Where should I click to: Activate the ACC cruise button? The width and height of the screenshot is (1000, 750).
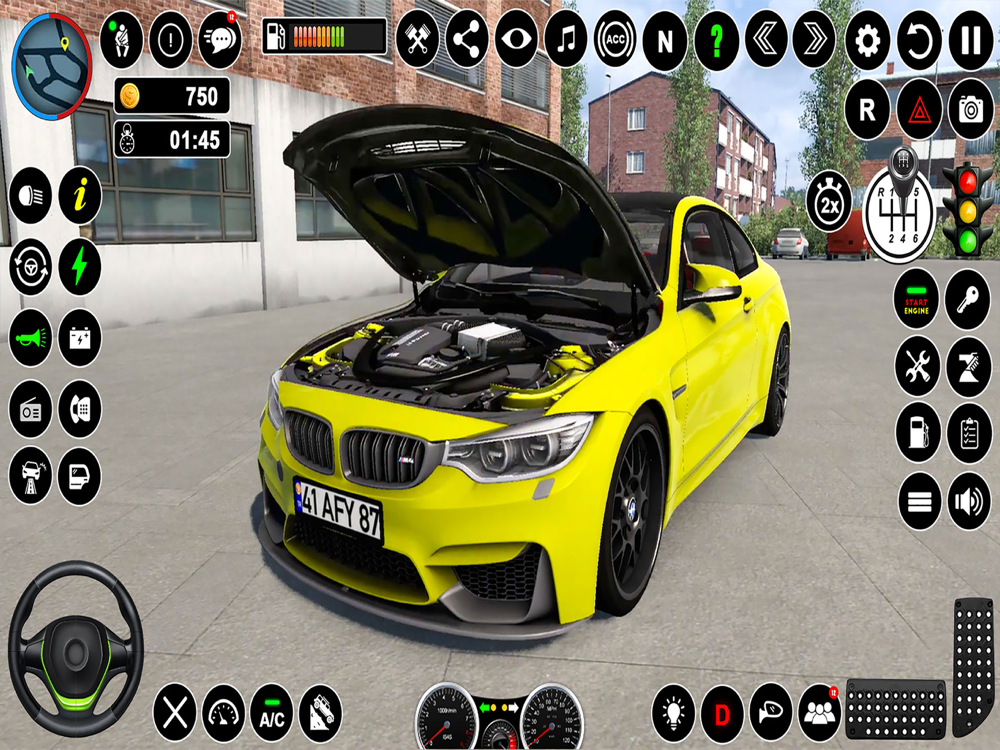615,41
